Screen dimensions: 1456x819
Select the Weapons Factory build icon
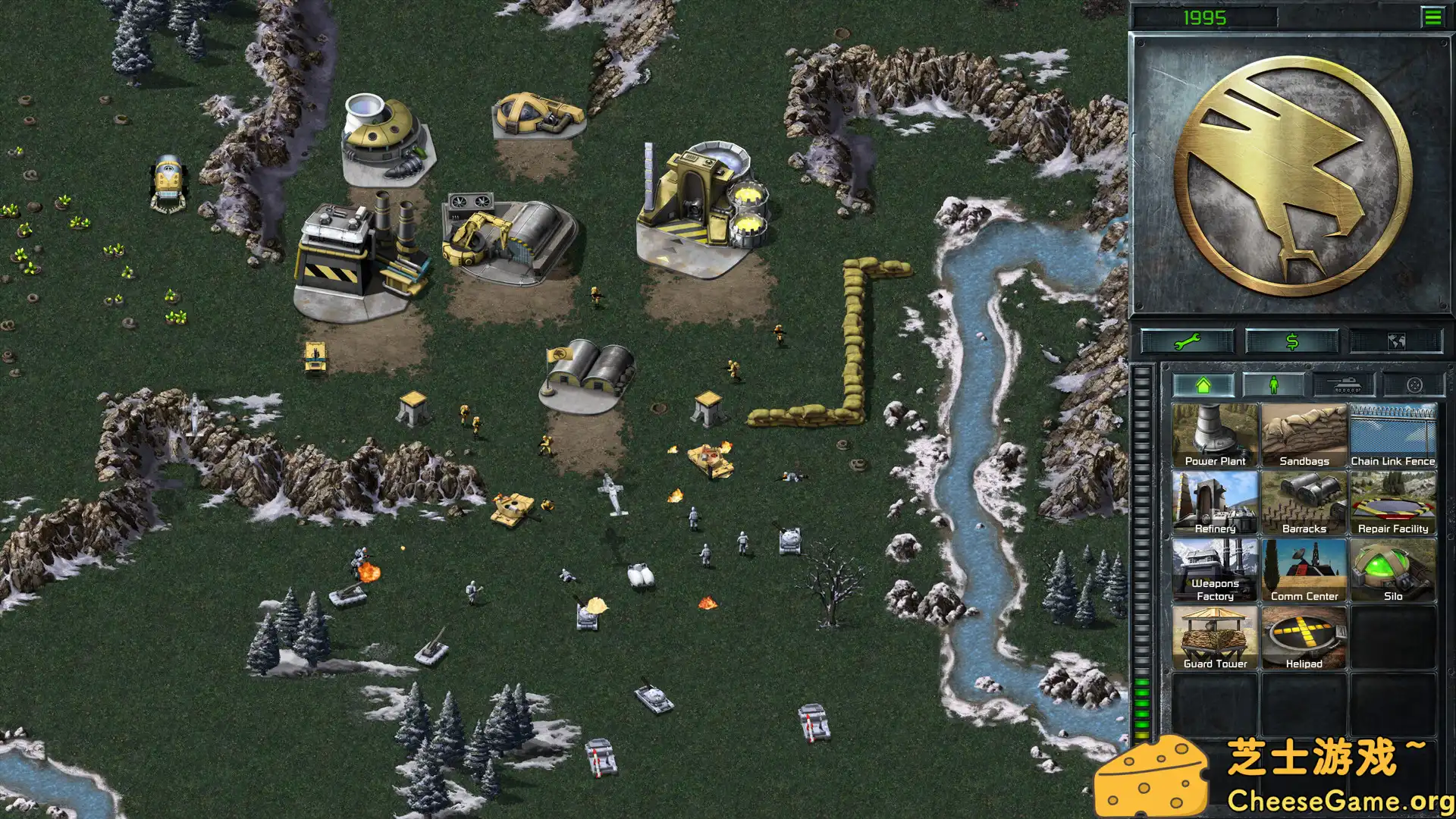tap(1214, 569)
